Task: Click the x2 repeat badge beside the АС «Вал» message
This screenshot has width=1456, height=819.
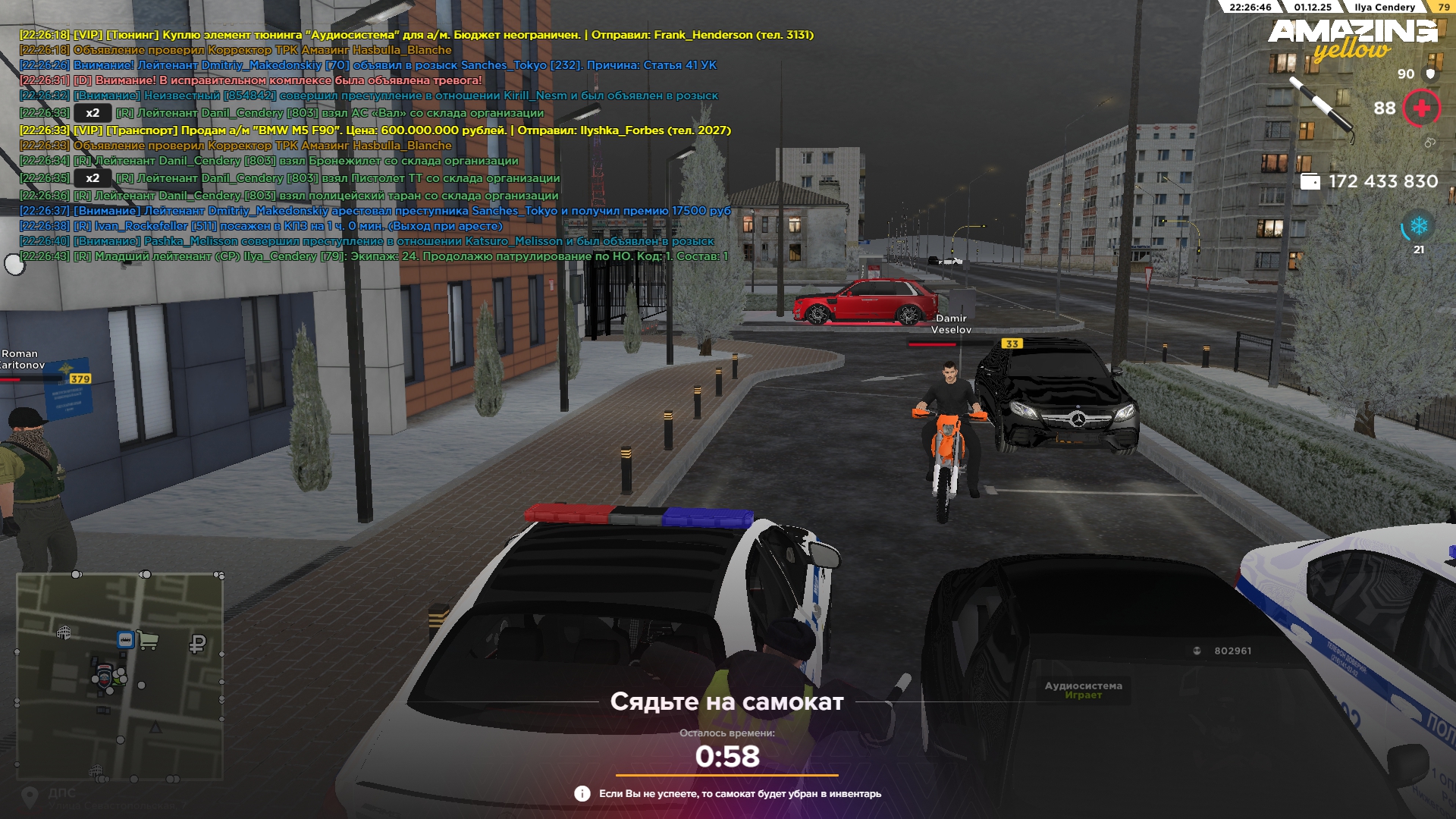Action: pyautogui.click(x=93, y=113)
